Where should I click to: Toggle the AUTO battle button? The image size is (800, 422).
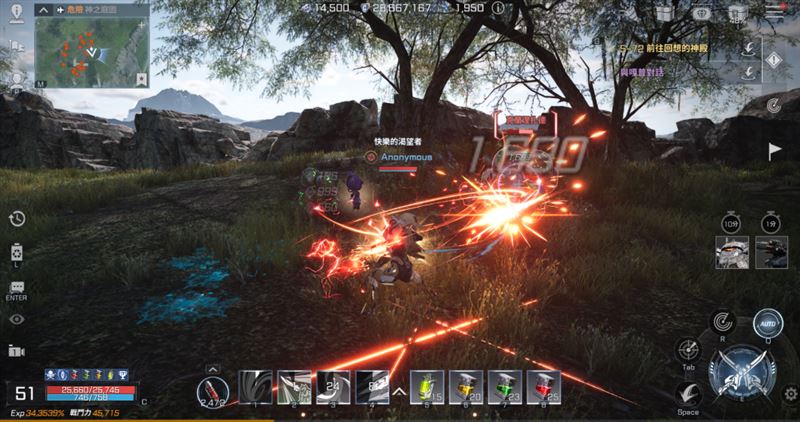(768, 324)
